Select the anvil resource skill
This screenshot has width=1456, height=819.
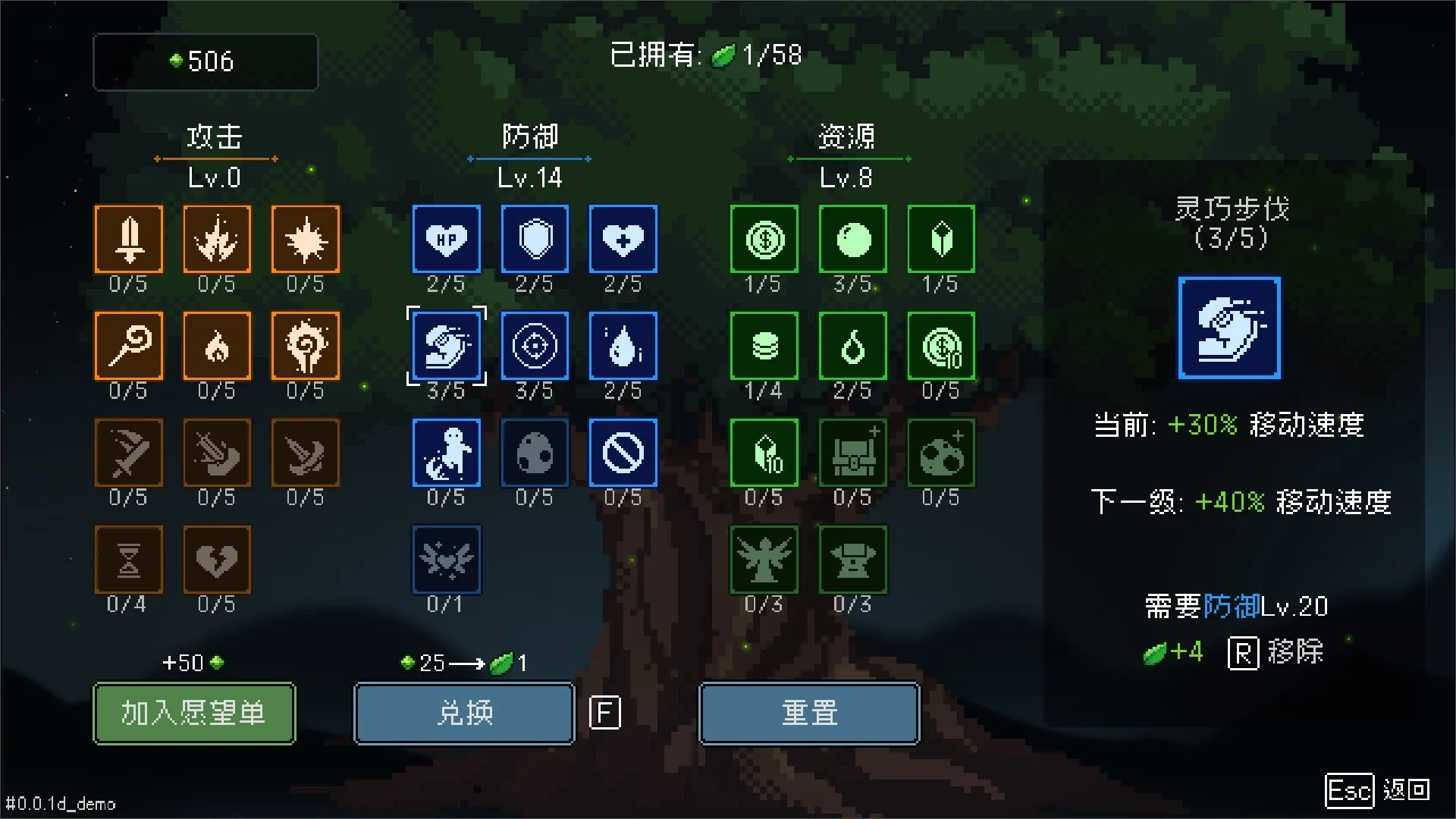(x=852, y=559)
